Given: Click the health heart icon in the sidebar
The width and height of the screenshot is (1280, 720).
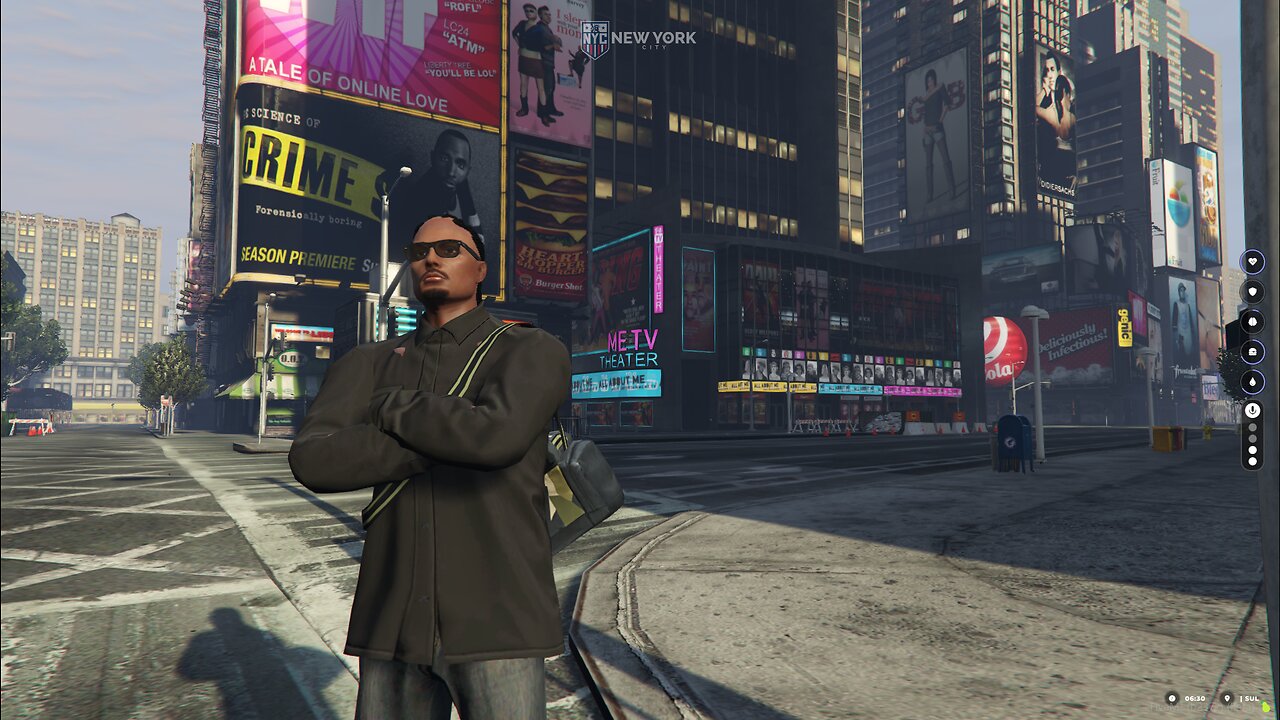Looking at the screenshot, I should point(1252,261).
